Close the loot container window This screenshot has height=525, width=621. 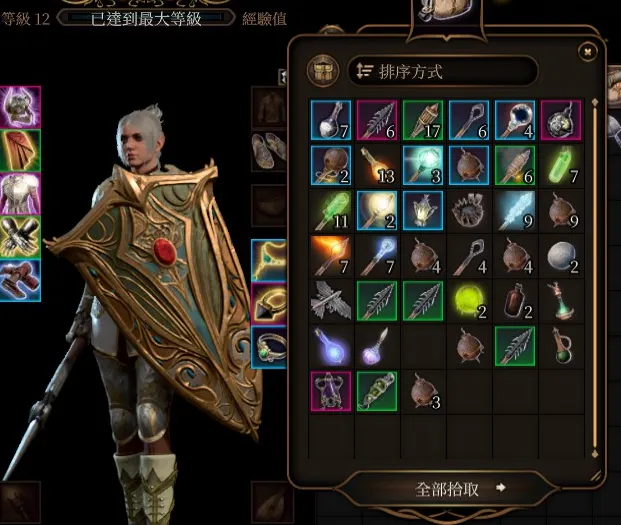coord(588,51)
